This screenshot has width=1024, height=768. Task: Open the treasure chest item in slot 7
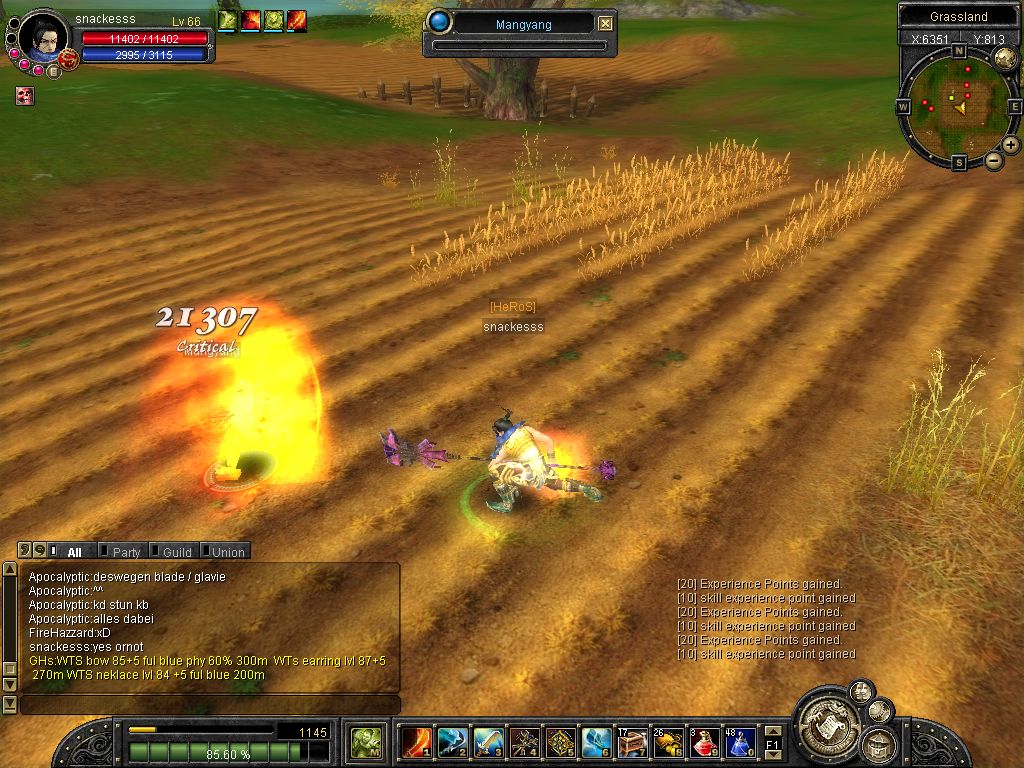(632, 741)
